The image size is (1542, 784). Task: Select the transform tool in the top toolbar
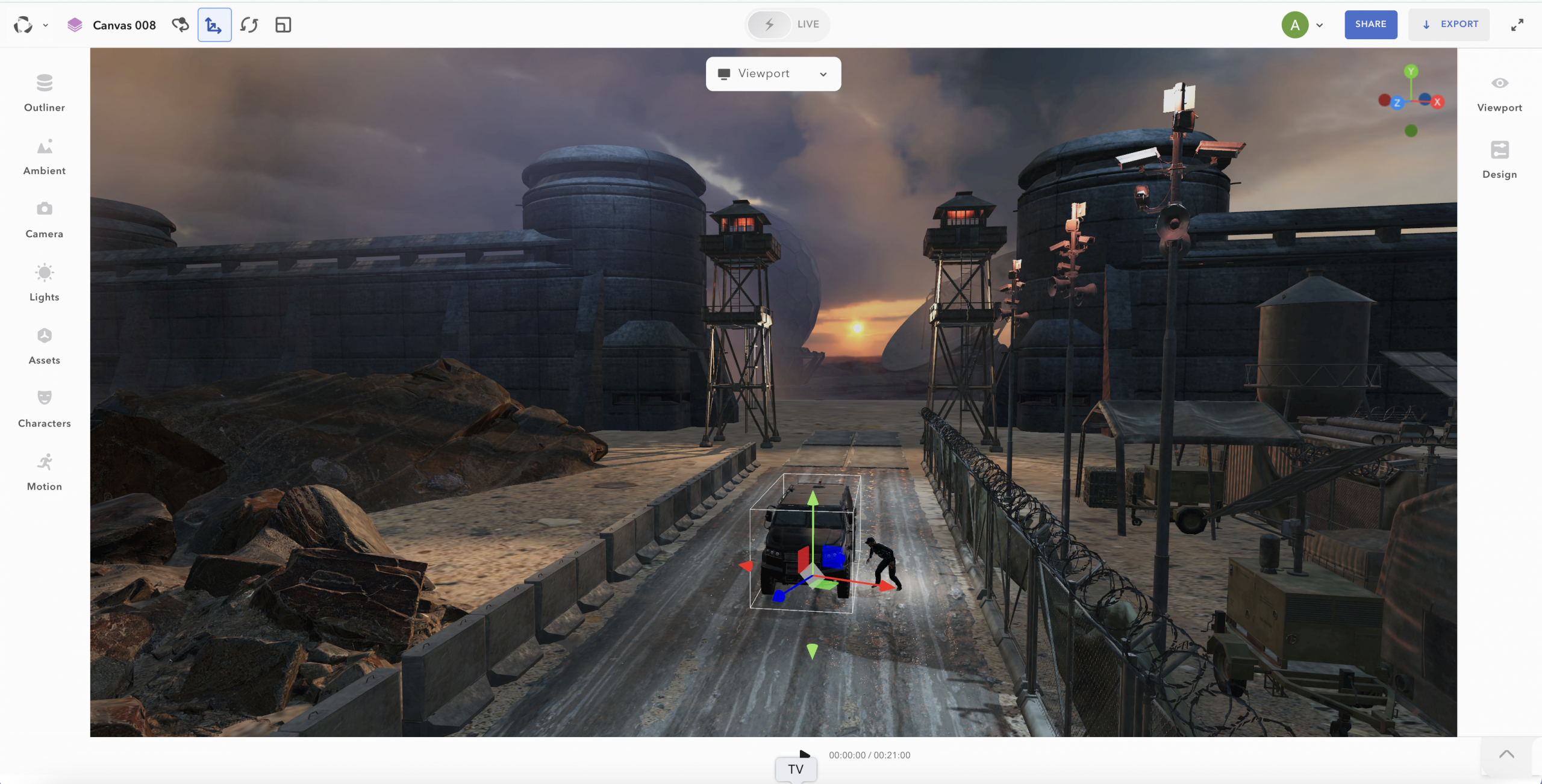(x=214, y=25)
